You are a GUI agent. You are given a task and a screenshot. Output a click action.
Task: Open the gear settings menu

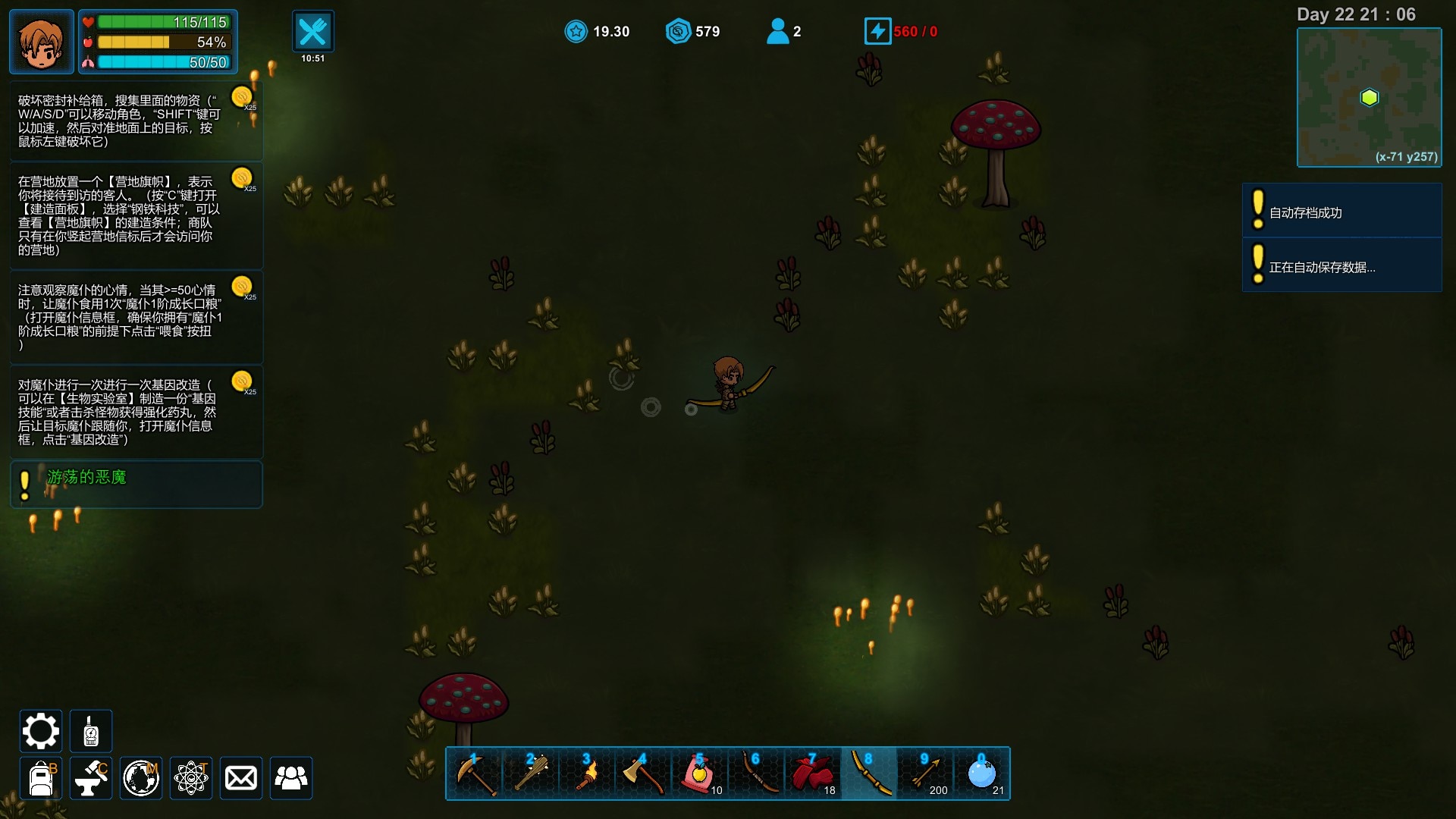pyautogui.click(x=40, y=731)
